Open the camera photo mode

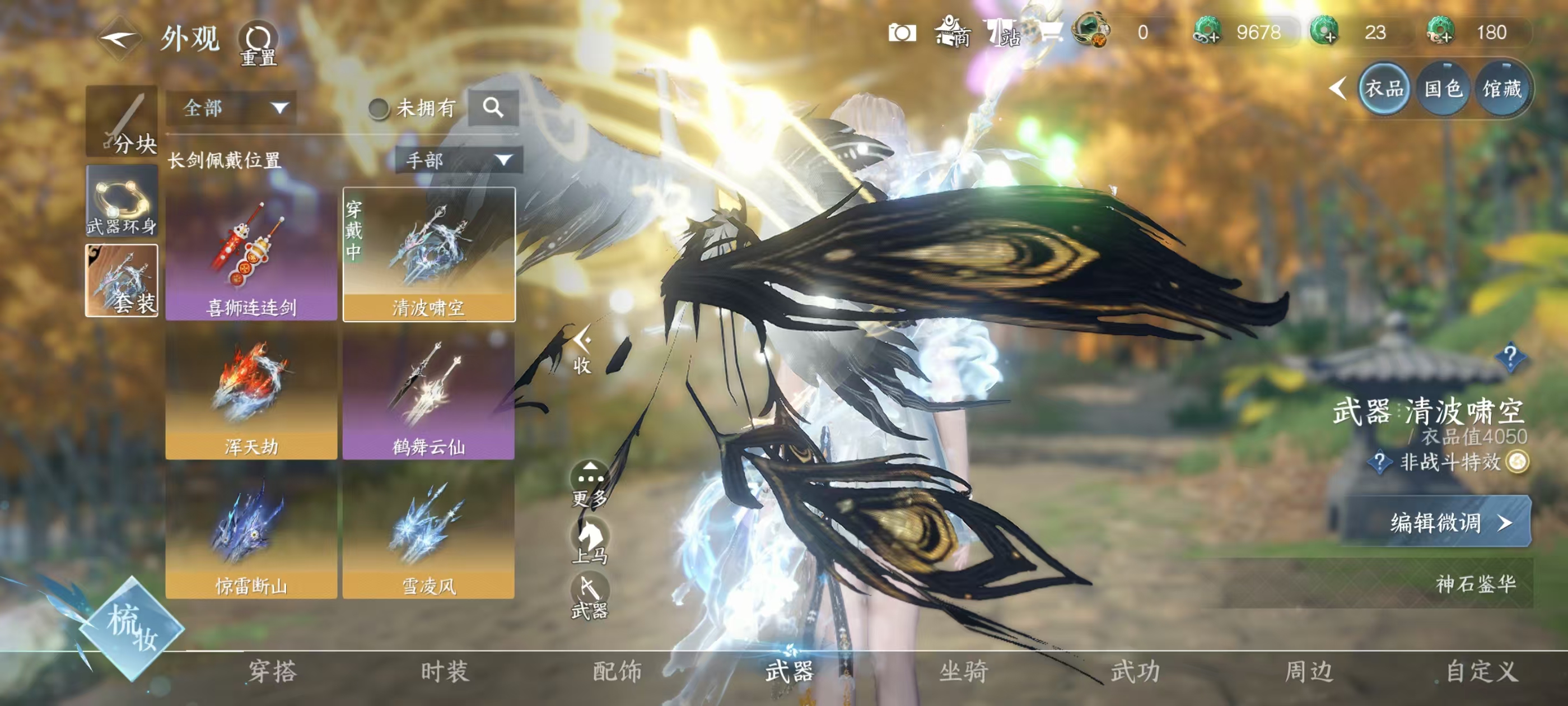click(x=902, y=32)
